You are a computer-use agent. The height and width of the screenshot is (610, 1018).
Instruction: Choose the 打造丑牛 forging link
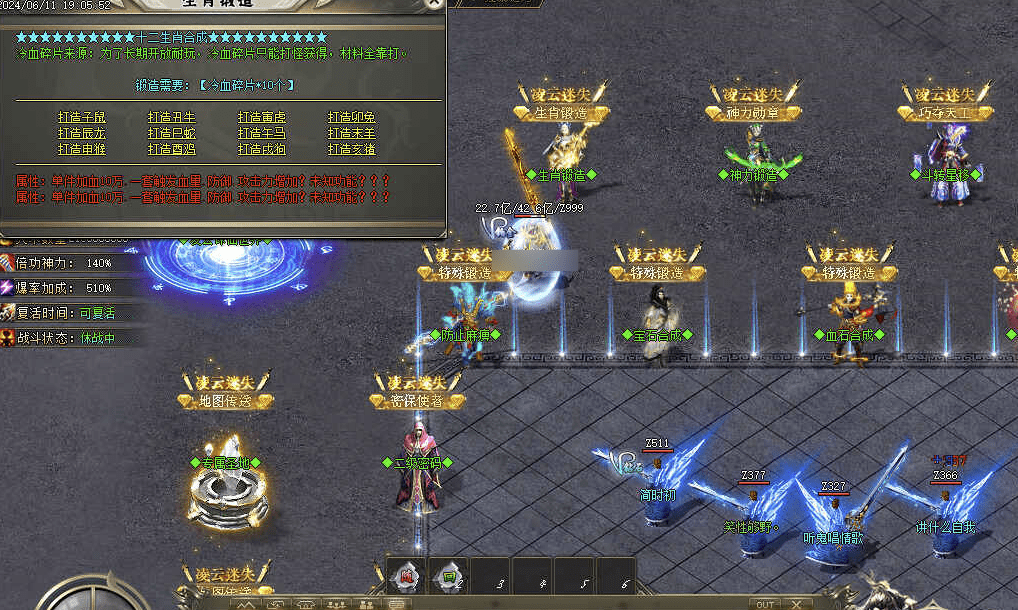pyautogui.click(x=172, y=117)
